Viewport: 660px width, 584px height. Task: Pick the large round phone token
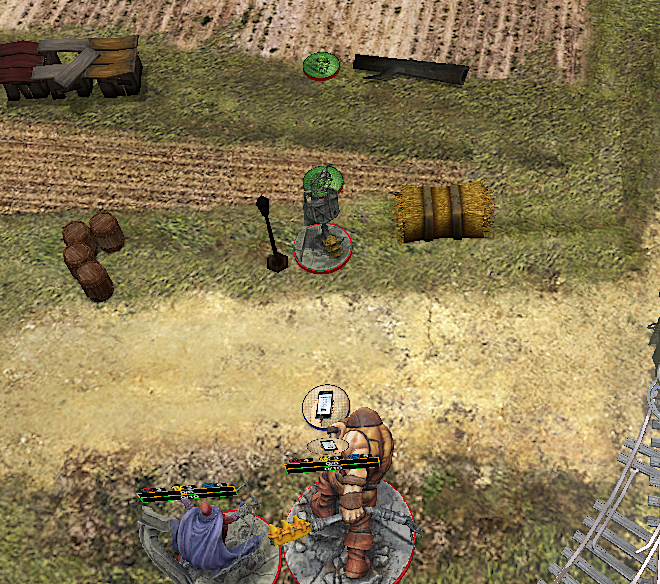coord(324,405)
